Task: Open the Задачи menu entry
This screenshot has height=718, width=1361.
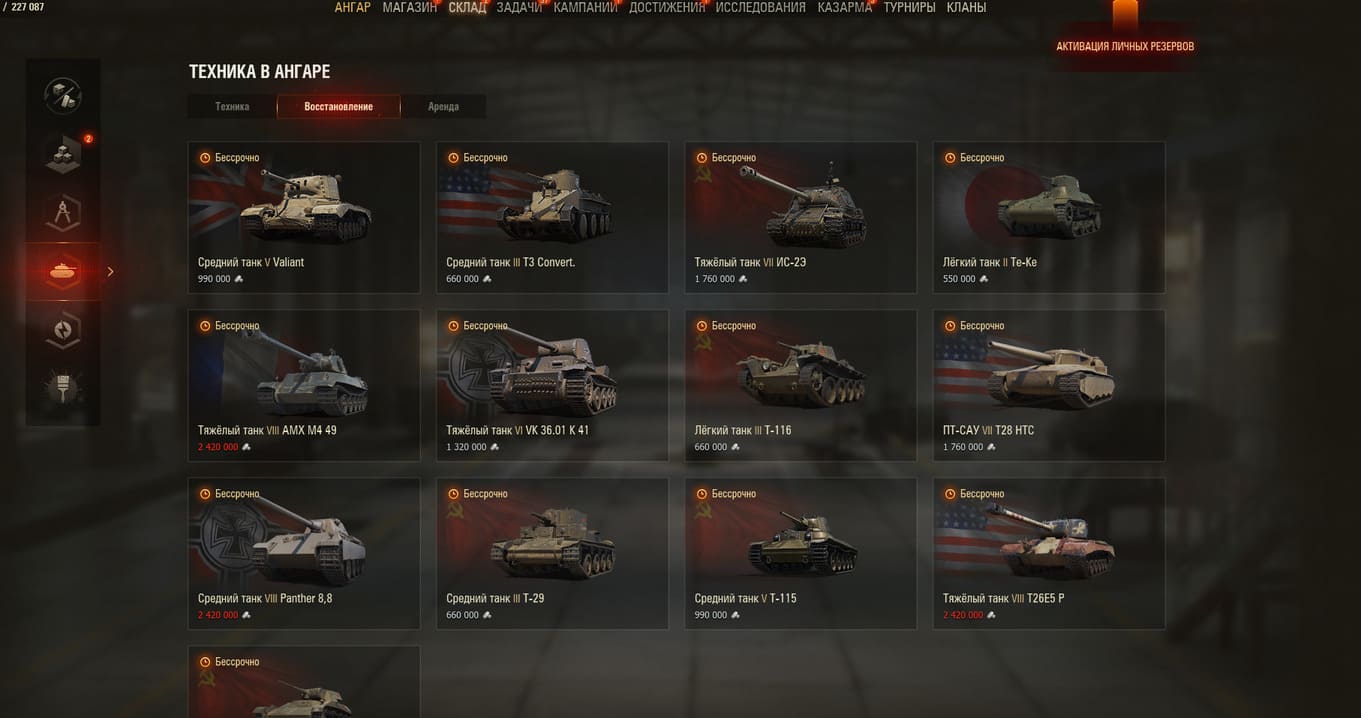Action: coord(519,8)
